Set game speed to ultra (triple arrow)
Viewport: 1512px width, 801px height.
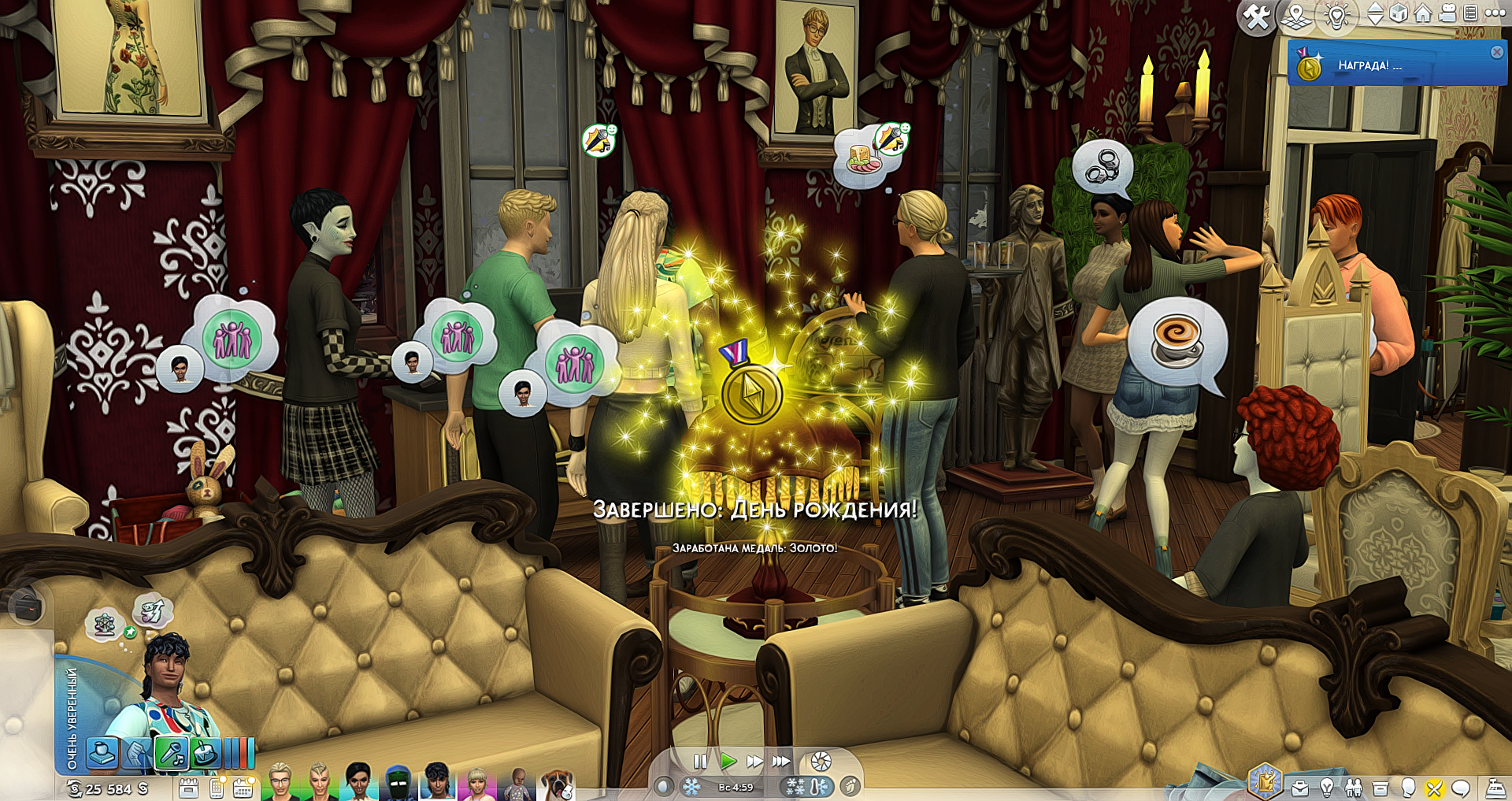coord(780,761)
